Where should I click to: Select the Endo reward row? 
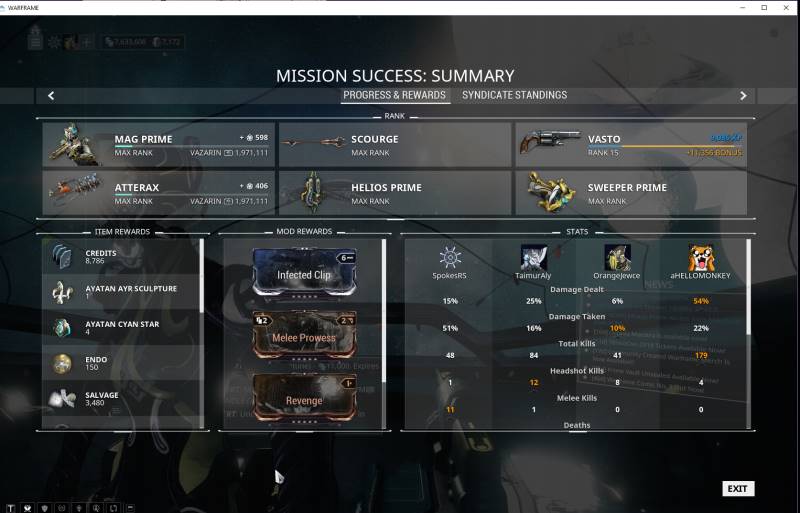[120, 364]
